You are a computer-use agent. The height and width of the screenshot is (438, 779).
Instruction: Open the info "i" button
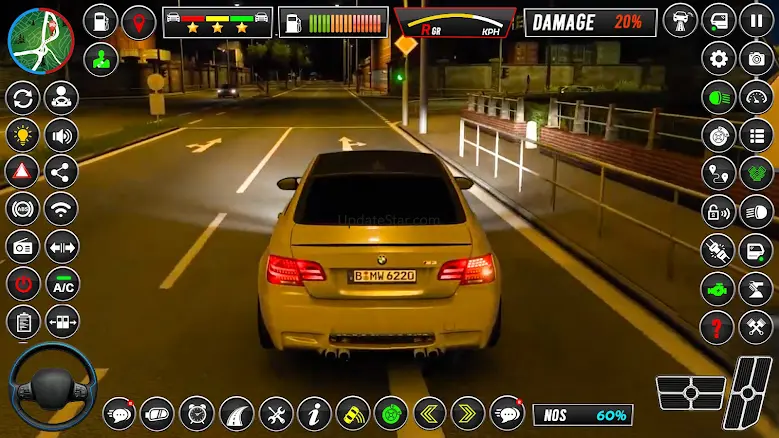[314, 413]
